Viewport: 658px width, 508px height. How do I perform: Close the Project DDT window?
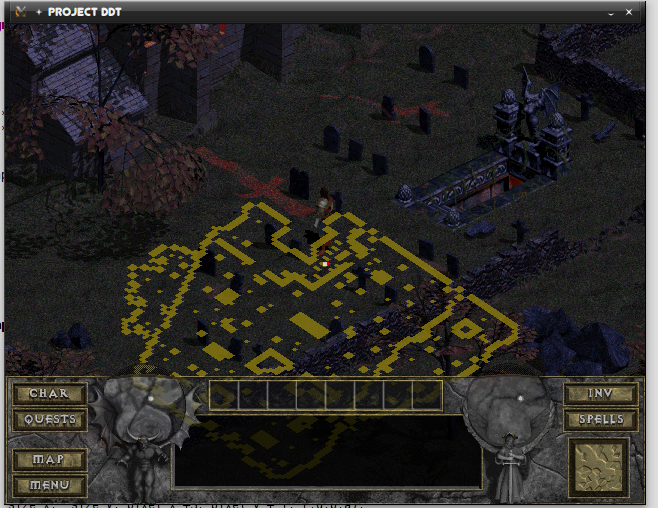point(628,12)
